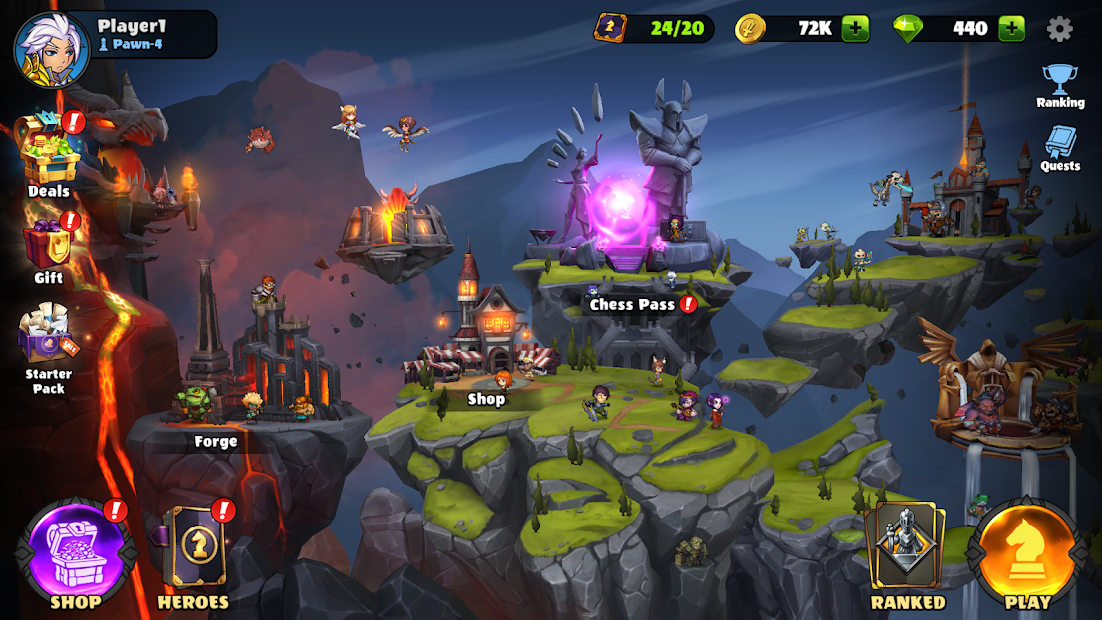Open the purple Shop chest button
The image size is (1102, 620).
[76, 553]
